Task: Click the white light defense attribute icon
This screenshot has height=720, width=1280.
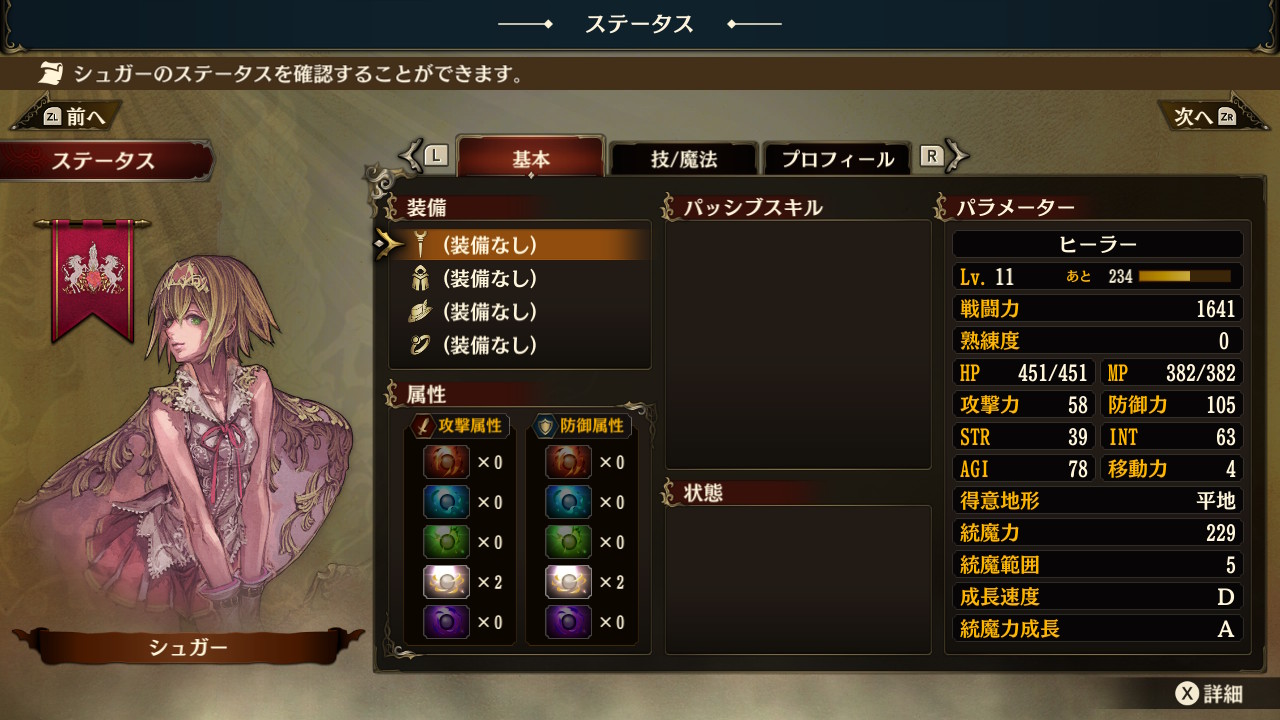Action: tap(568, 582)
